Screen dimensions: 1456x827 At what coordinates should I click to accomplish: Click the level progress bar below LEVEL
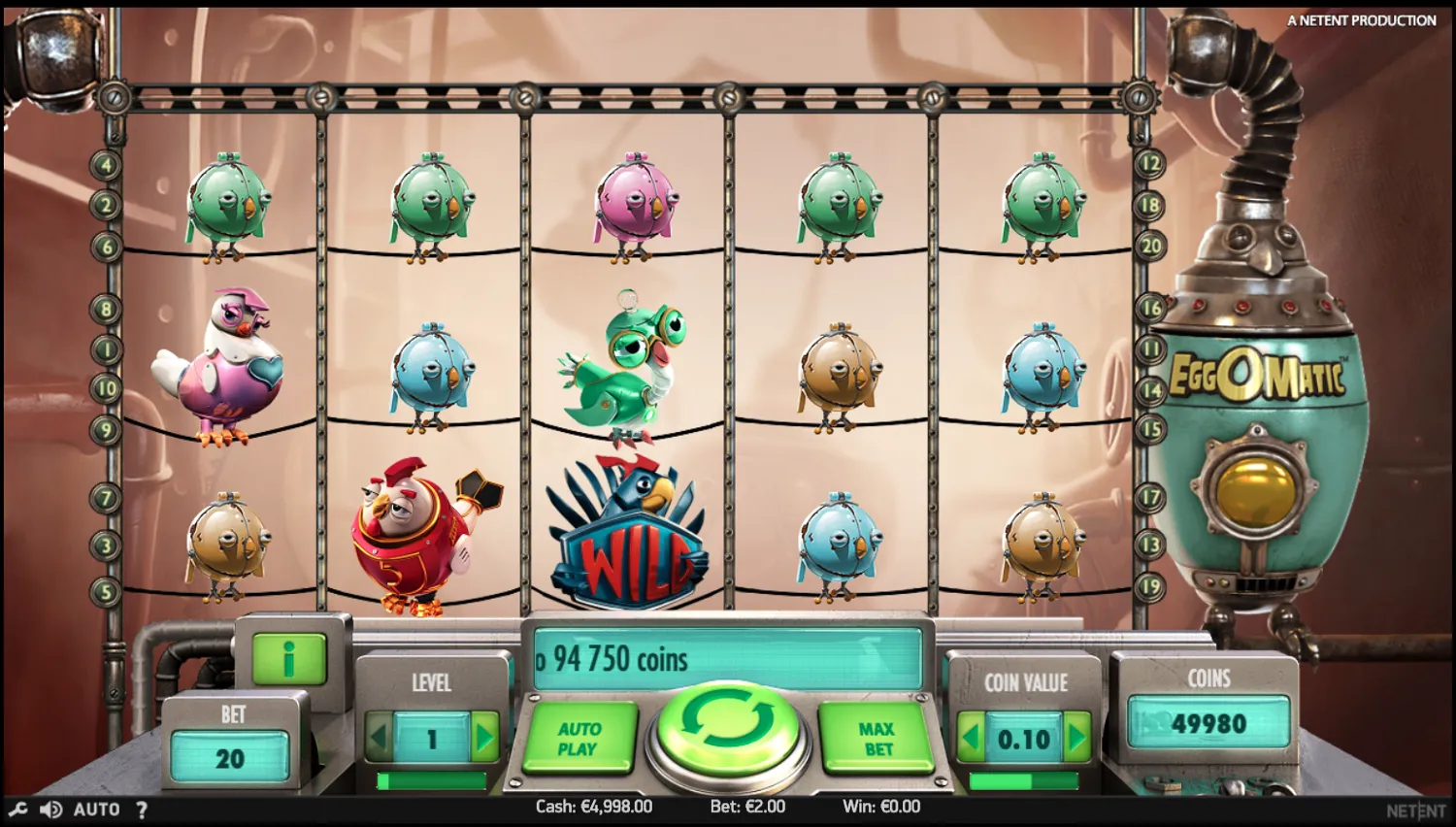(x=433, y=780)
